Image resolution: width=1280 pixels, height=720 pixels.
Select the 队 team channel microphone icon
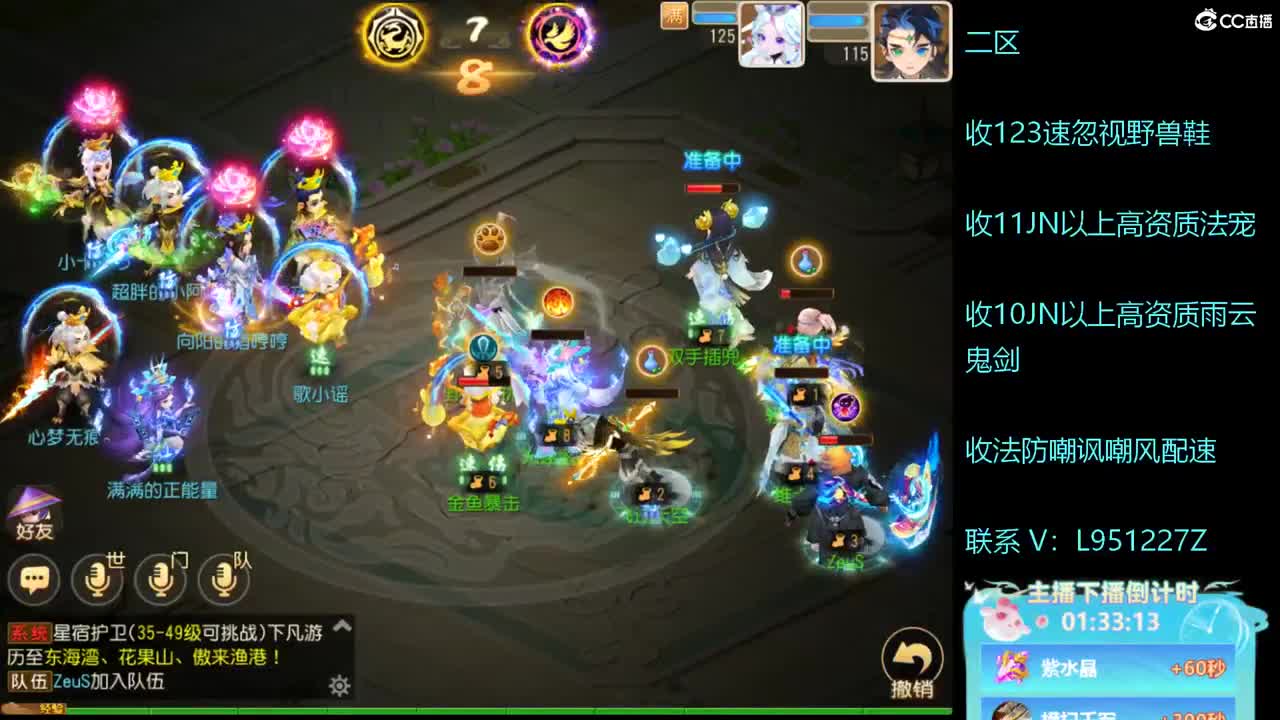(222, 577)
